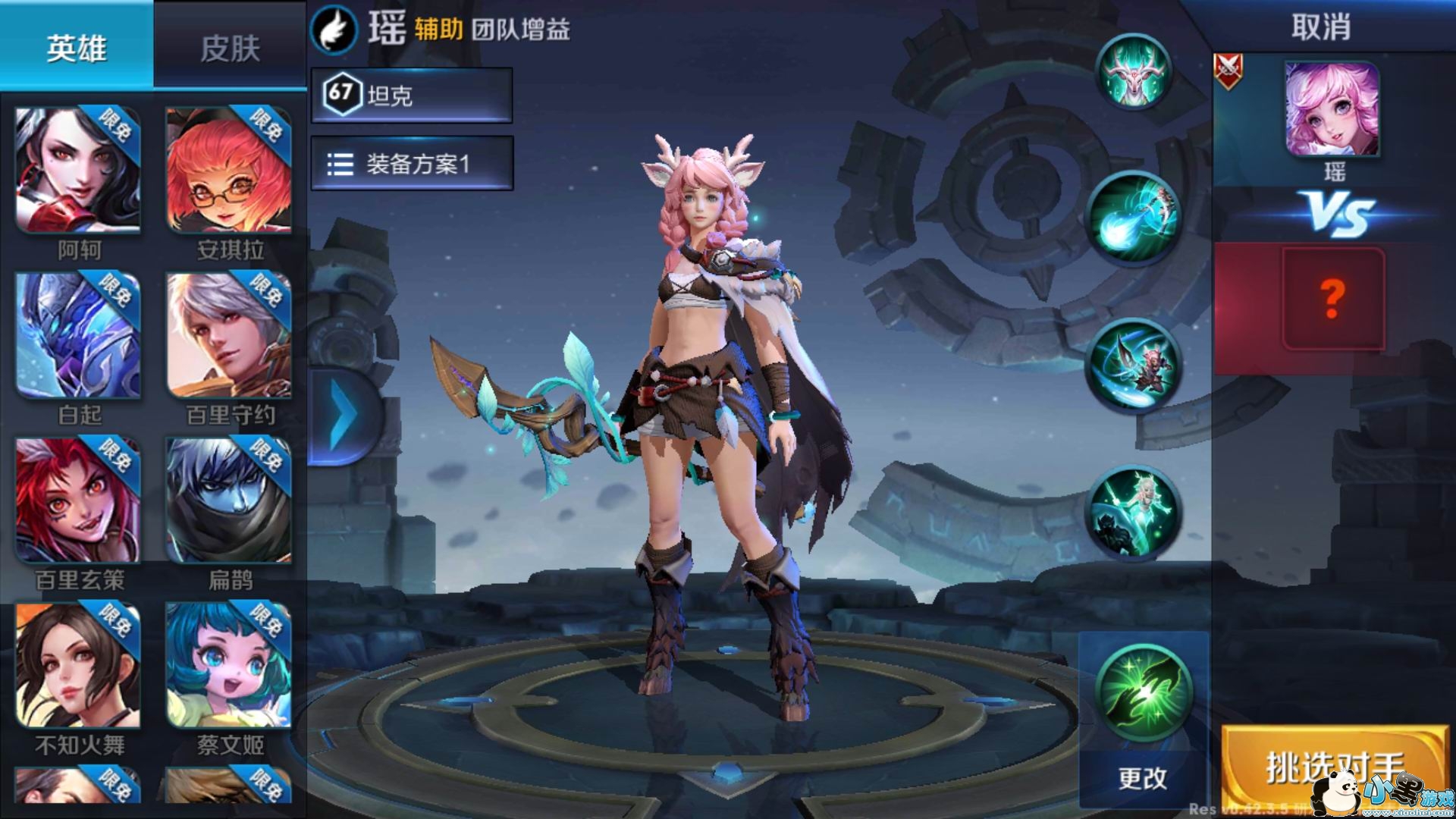The height and width of the screenshot is (819, 1456).
Task: Select hero 百里守约 portrait
Action: point(228,336)
